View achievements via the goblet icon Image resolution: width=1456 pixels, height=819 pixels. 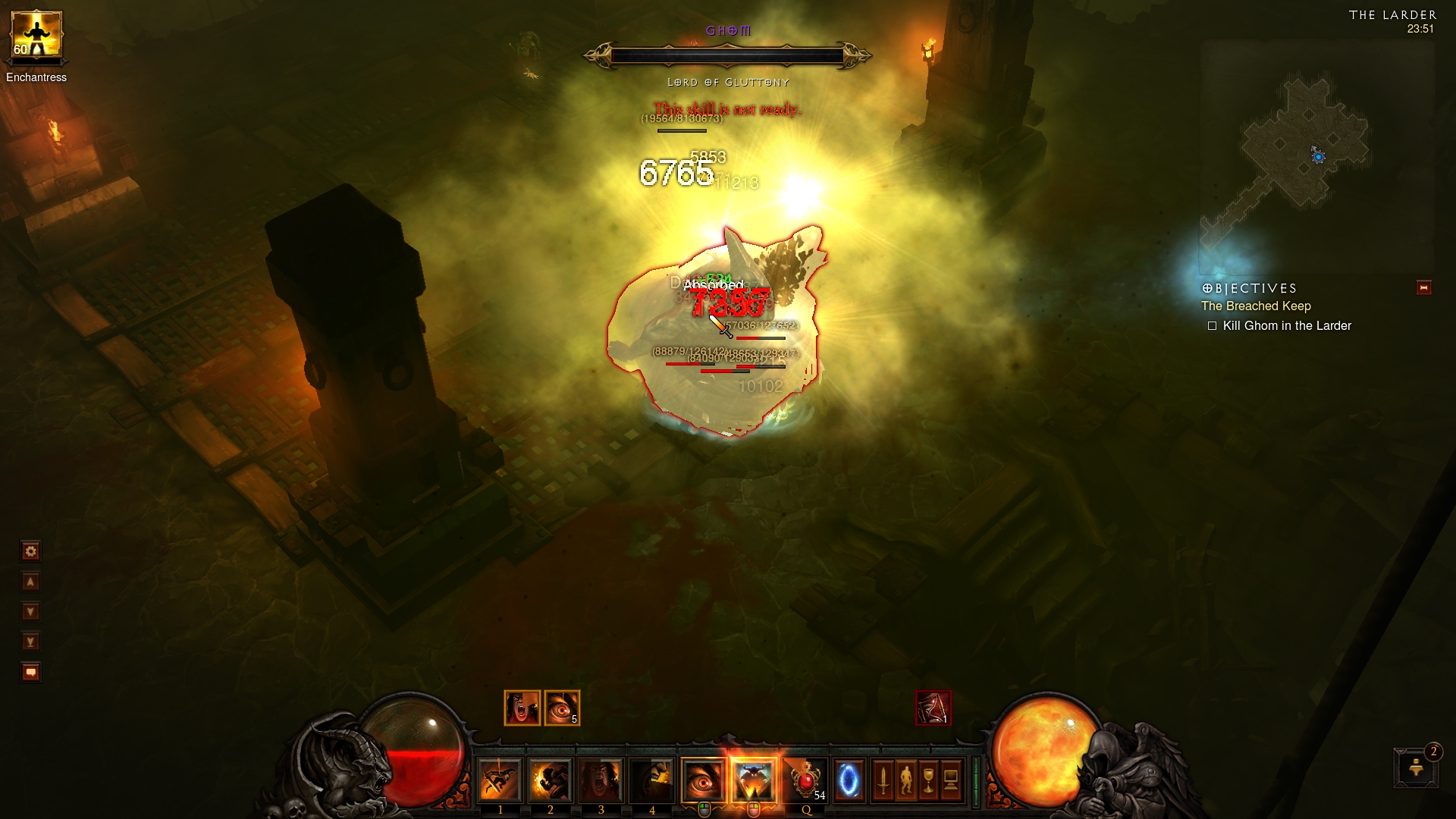click(929, 780)
